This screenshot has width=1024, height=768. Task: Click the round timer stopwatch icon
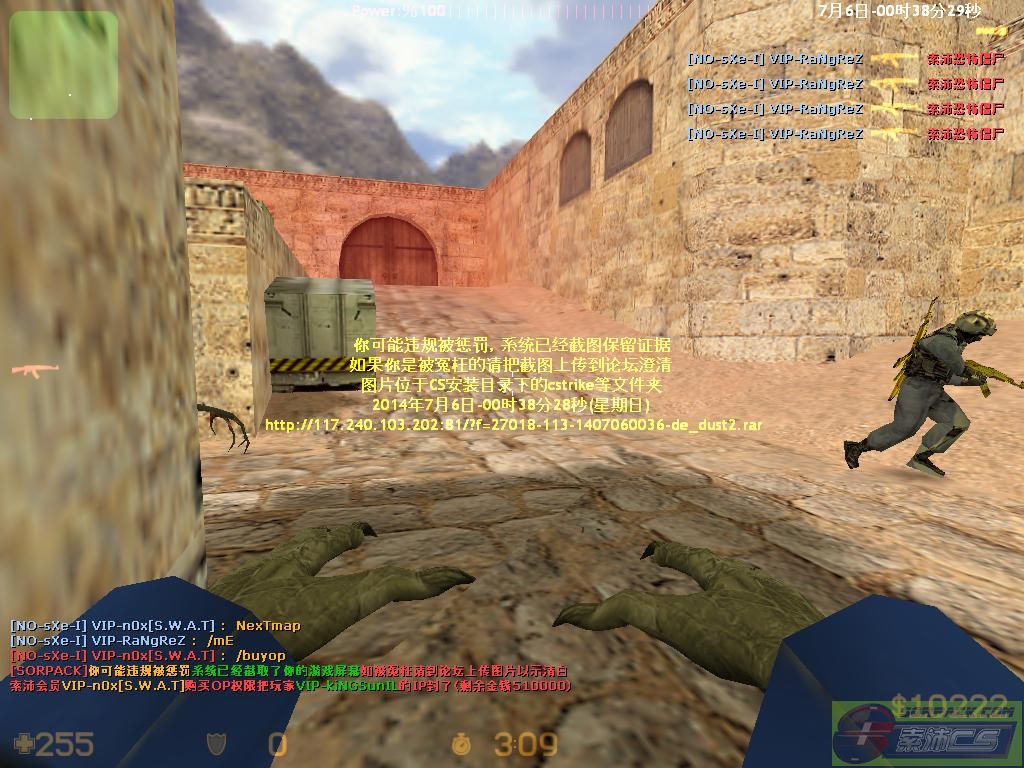pos(462,744)
